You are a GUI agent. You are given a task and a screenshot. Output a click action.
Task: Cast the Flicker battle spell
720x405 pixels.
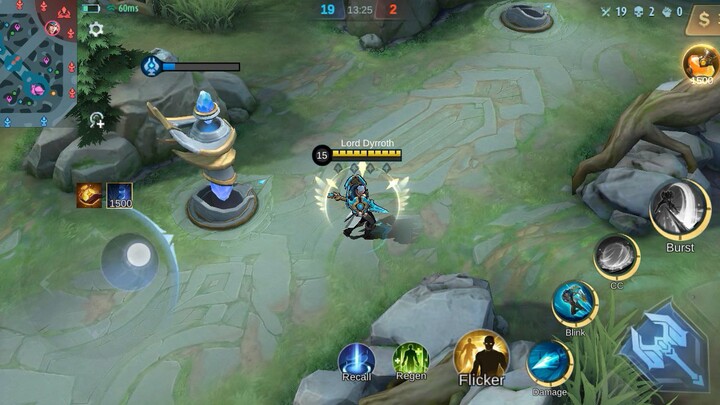[481, 355]
